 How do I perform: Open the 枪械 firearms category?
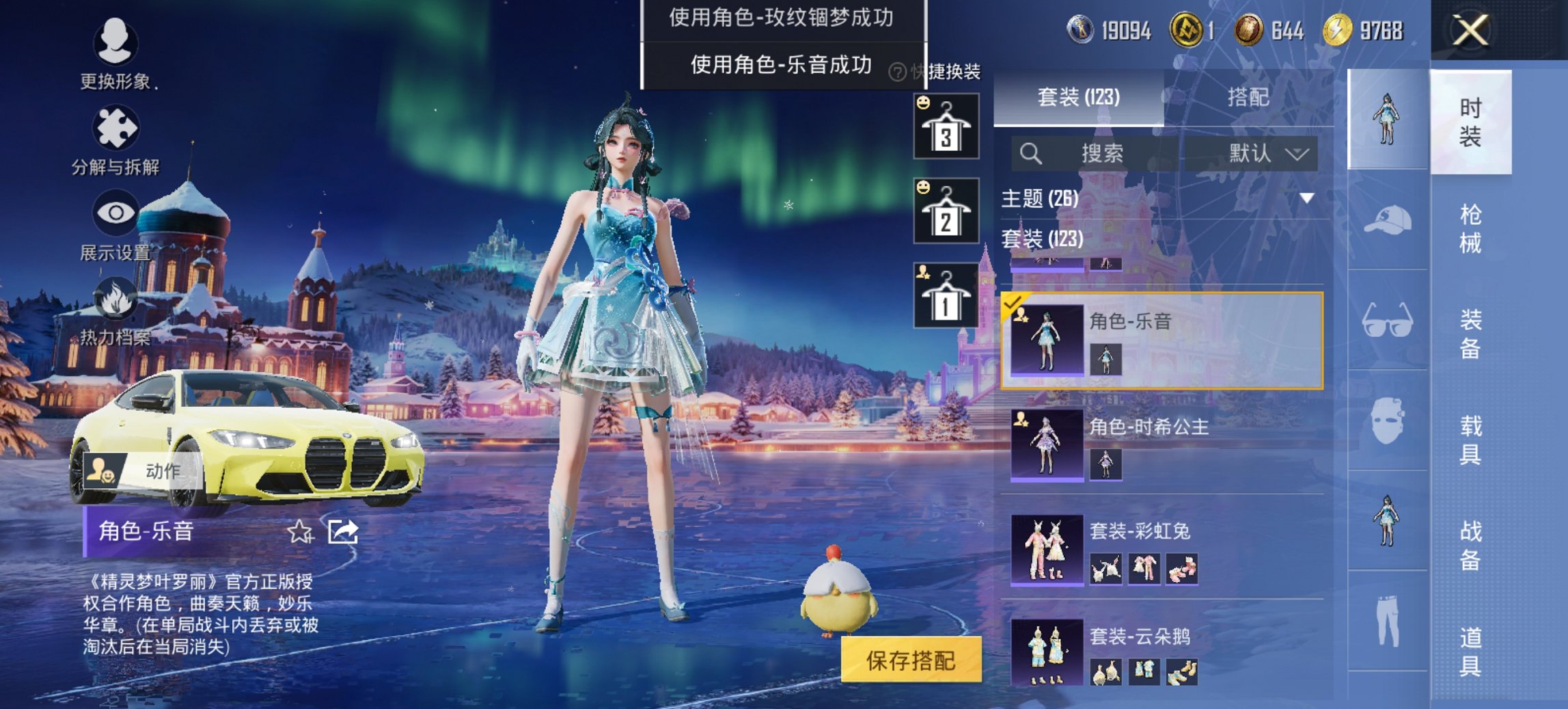coord(1470,228)
